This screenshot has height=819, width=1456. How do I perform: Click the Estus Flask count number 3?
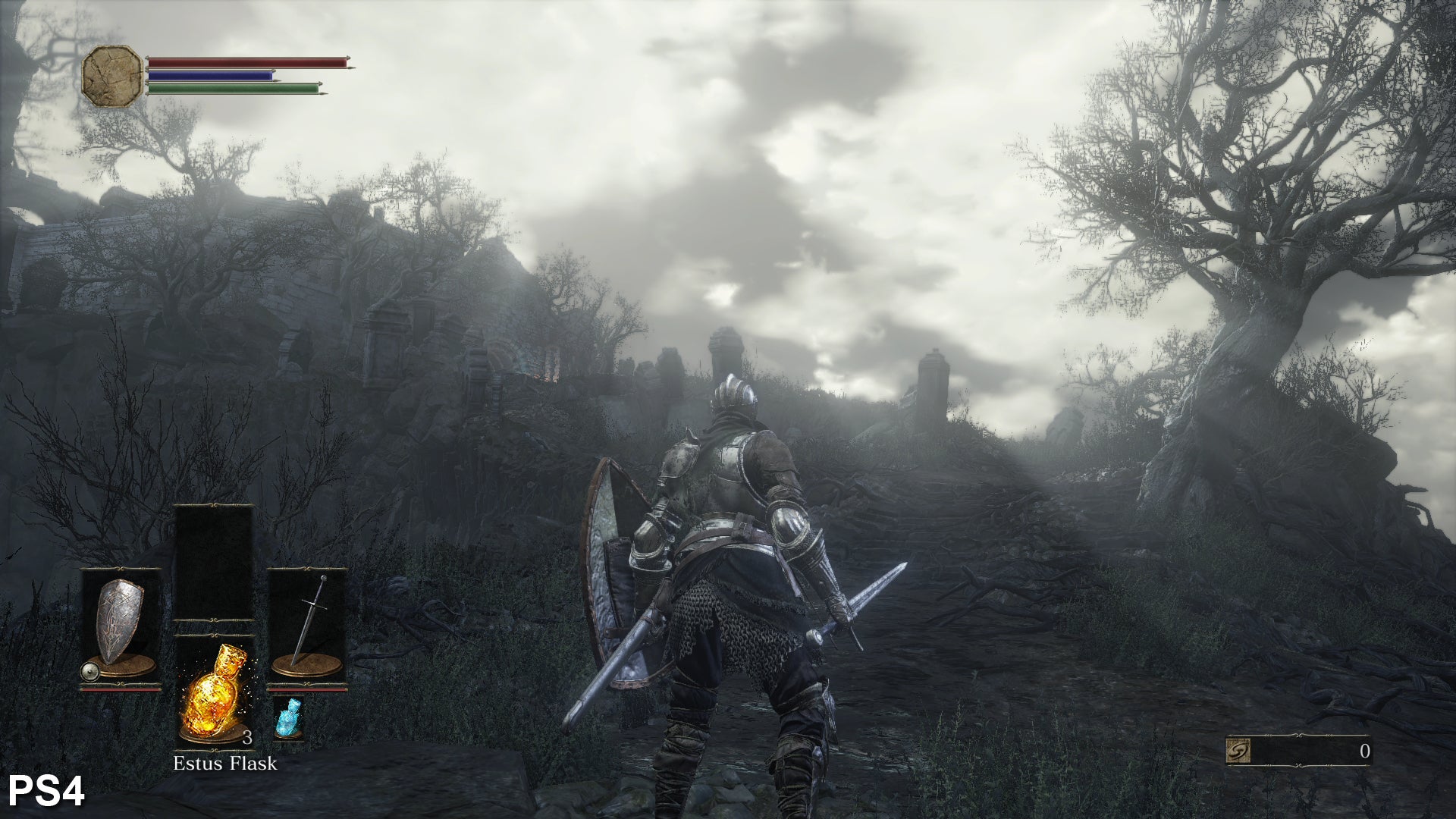click(249, 737)
